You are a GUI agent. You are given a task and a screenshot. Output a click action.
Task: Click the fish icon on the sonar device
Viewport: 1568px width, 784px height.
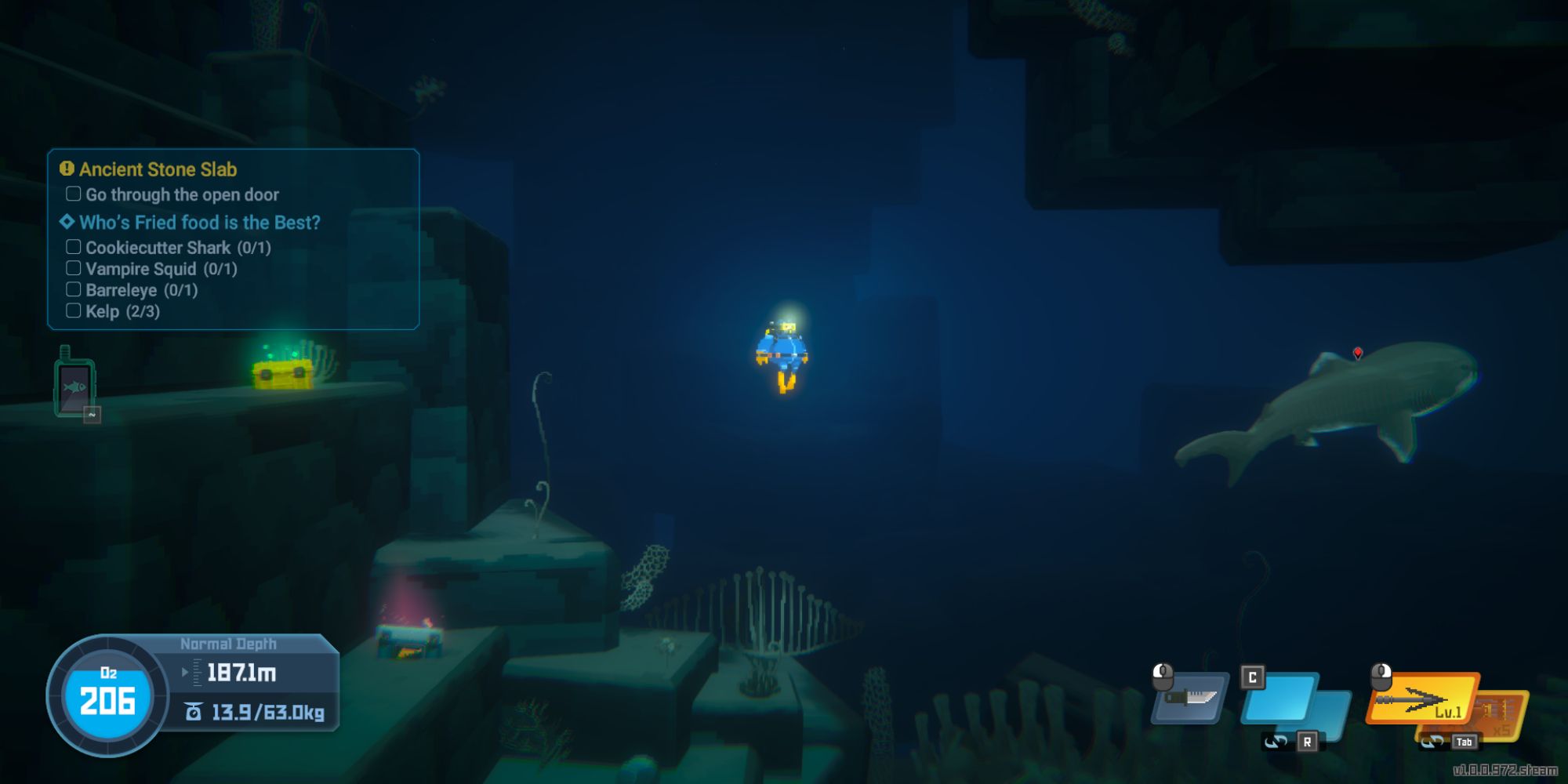(76, 387)
